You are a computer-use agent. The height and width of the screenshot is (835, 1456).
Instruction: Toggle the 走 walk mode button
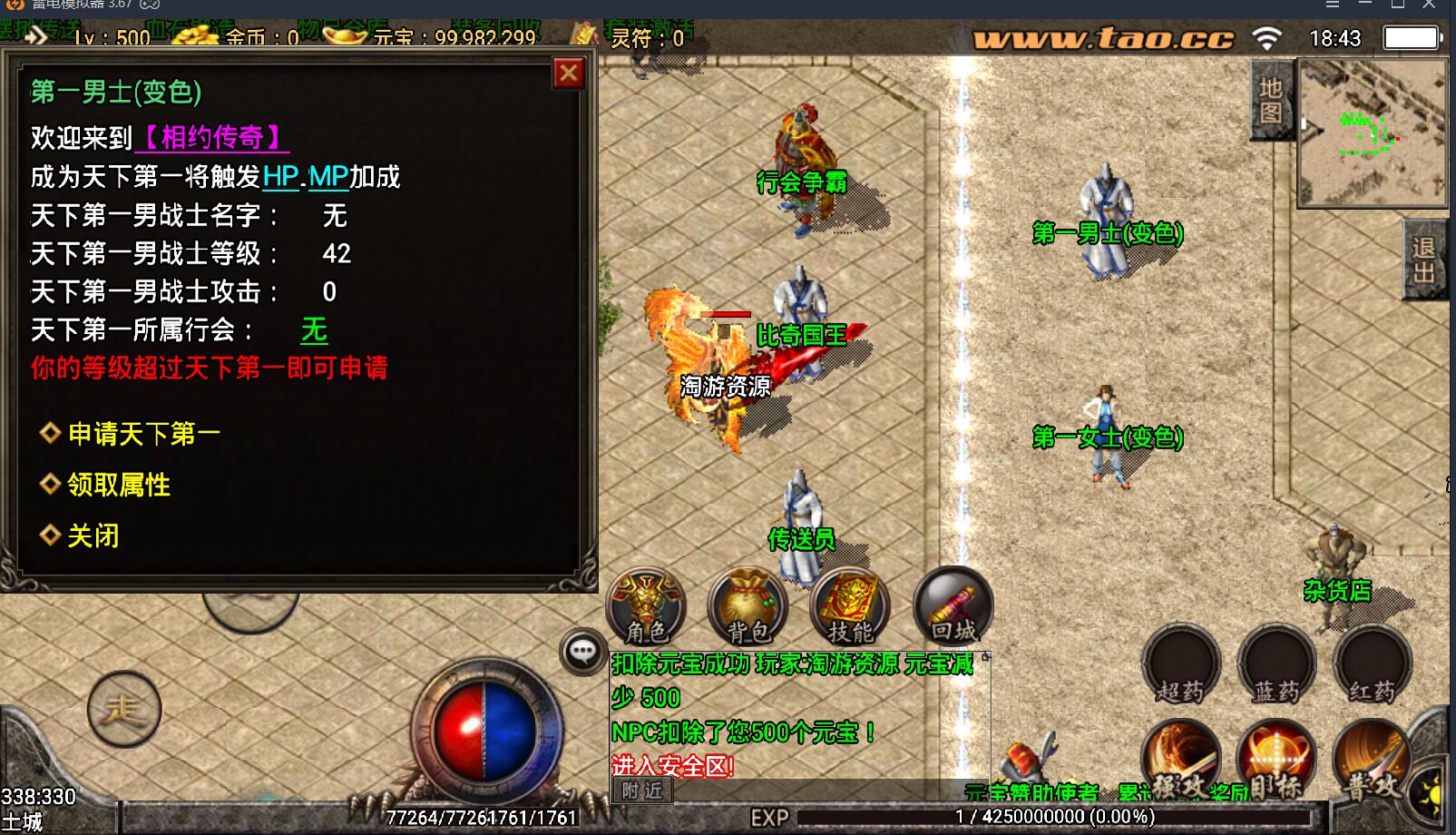pyautogui.click(x=123, y=709)
